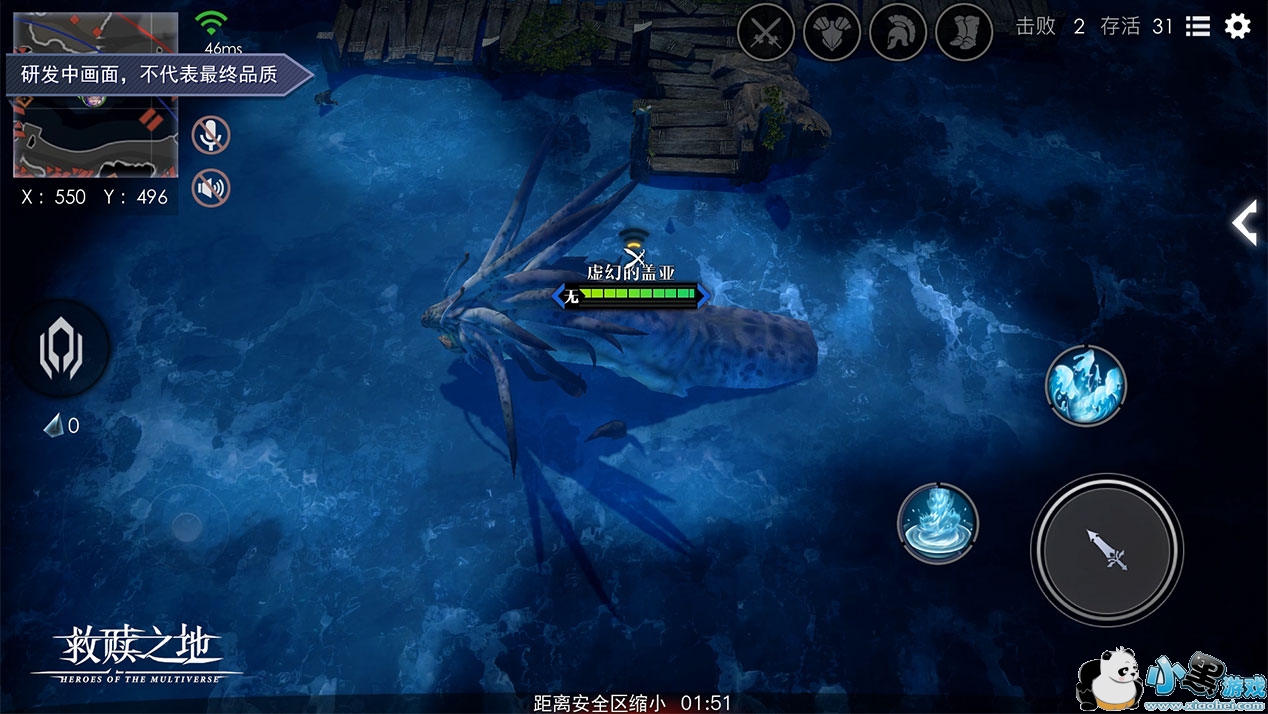1268x714 pixels.
Task: Open the list menu beside the gear
Action: 1197,26
